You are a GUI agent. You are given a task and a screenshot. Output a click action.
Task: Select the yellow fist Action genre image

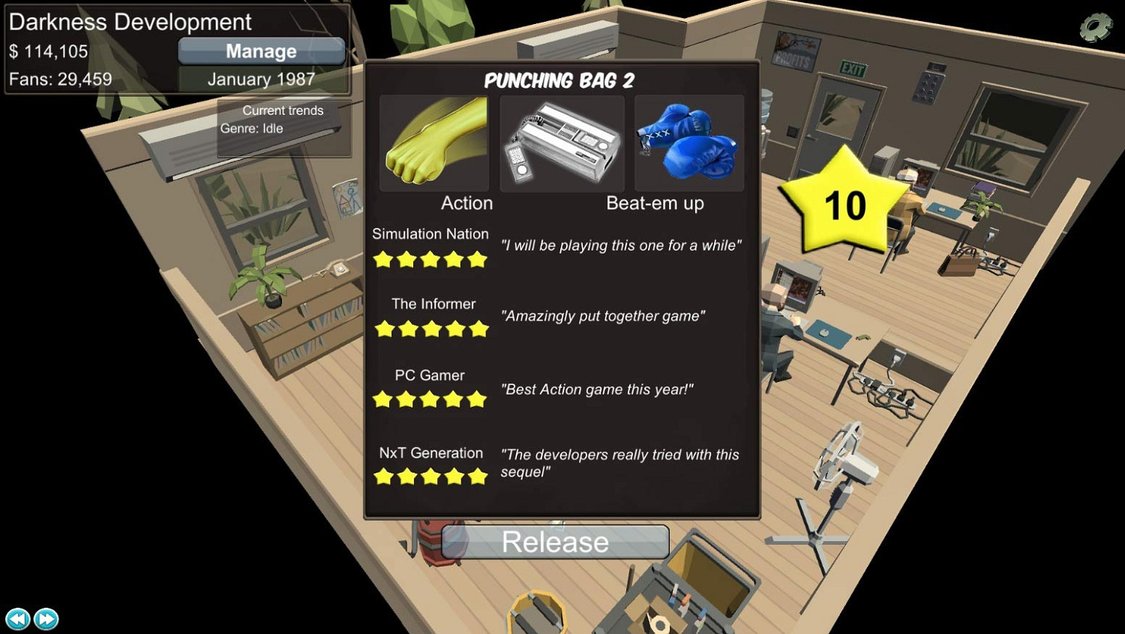pos(434,143)
